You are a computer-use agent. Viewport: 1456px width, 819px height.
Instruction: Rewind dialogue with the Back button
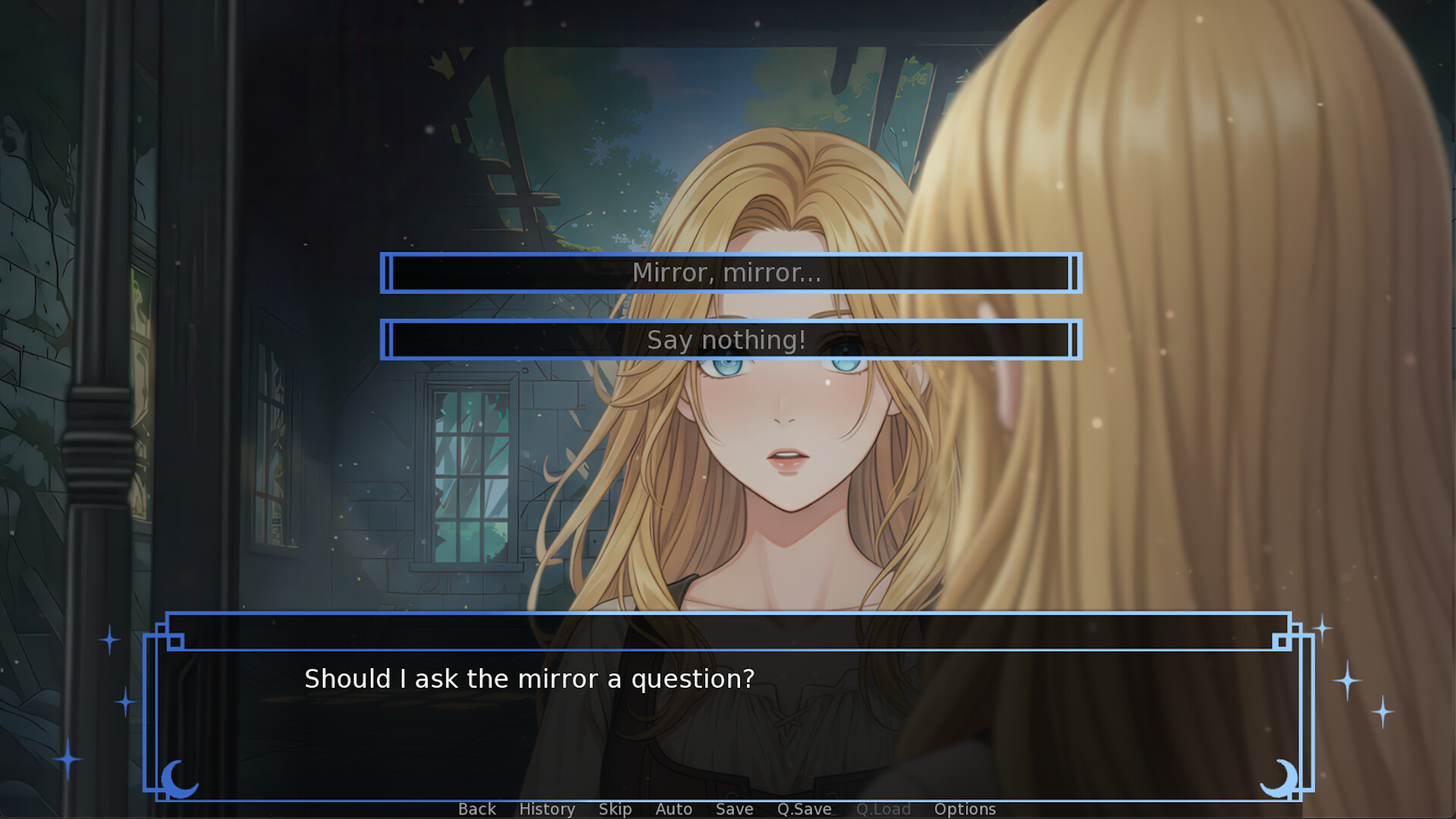[x=476, y=808]
